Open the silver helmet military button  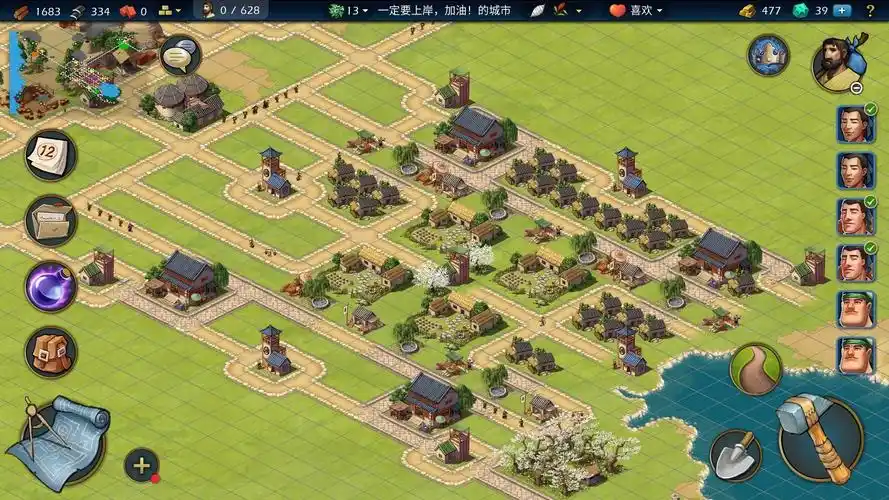(x=768, y=55)
